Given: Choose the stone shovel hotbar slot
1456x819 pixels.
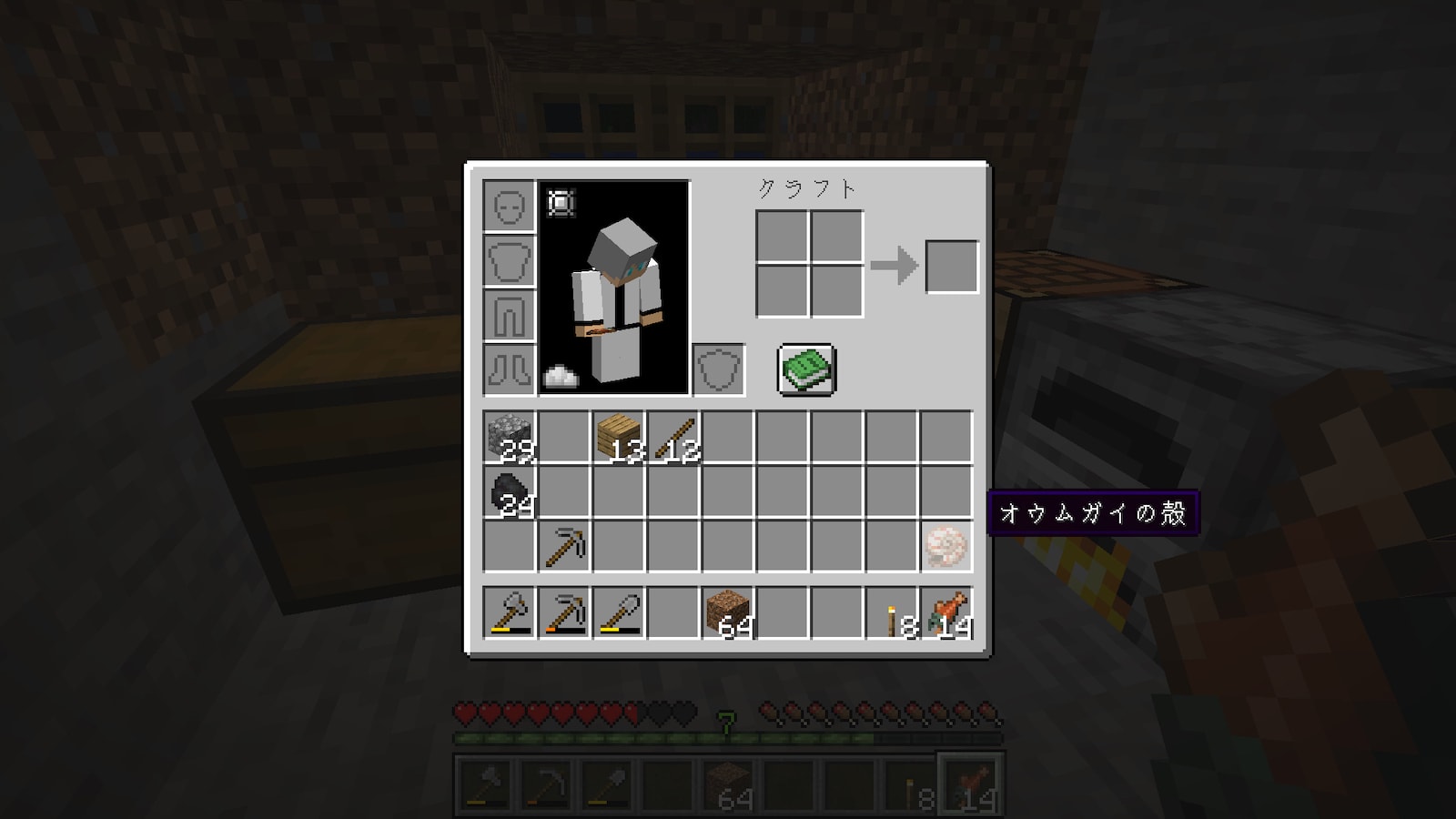Looking at the screenshot, I should pos(619,612).
